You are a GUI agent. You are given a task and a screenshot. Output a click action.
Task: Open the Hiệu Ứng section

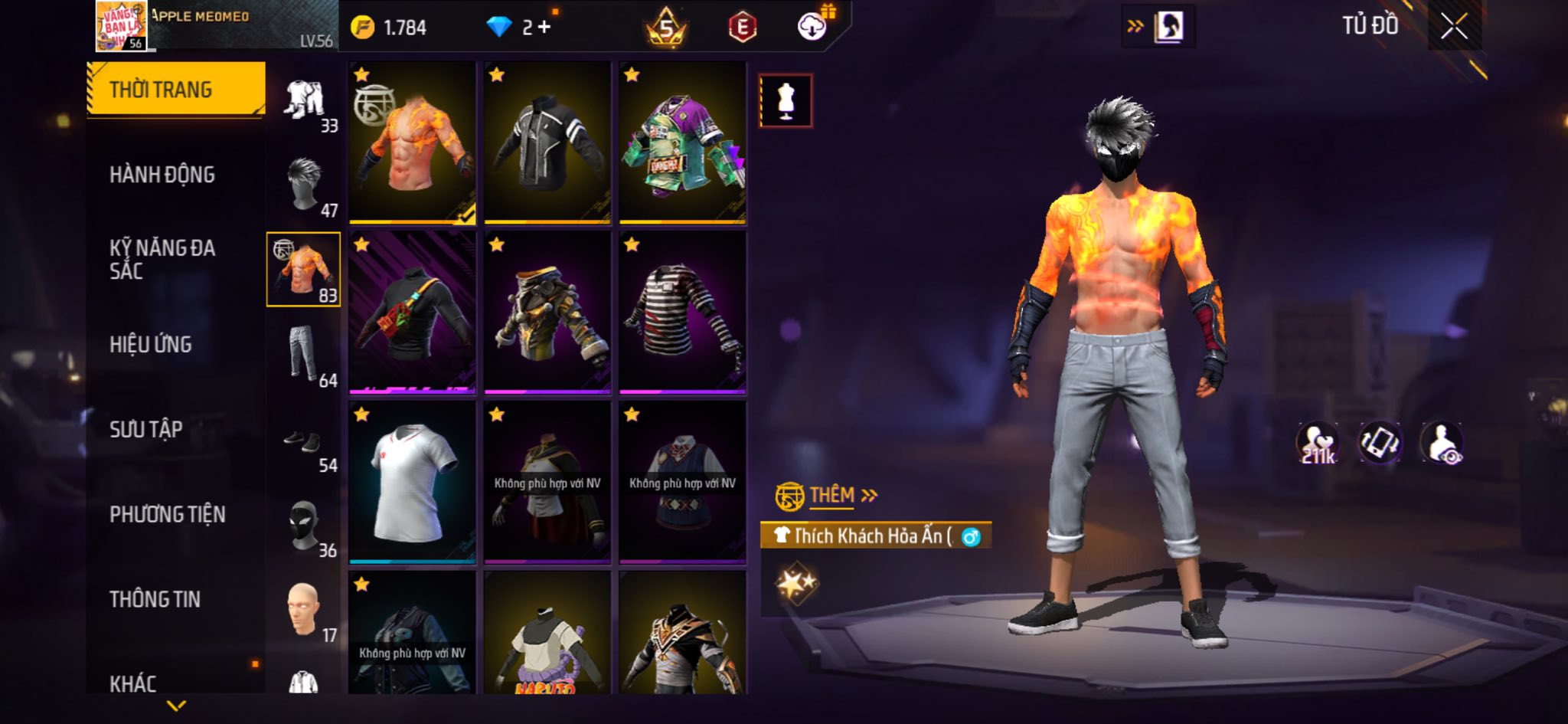(x=151, y=345)
